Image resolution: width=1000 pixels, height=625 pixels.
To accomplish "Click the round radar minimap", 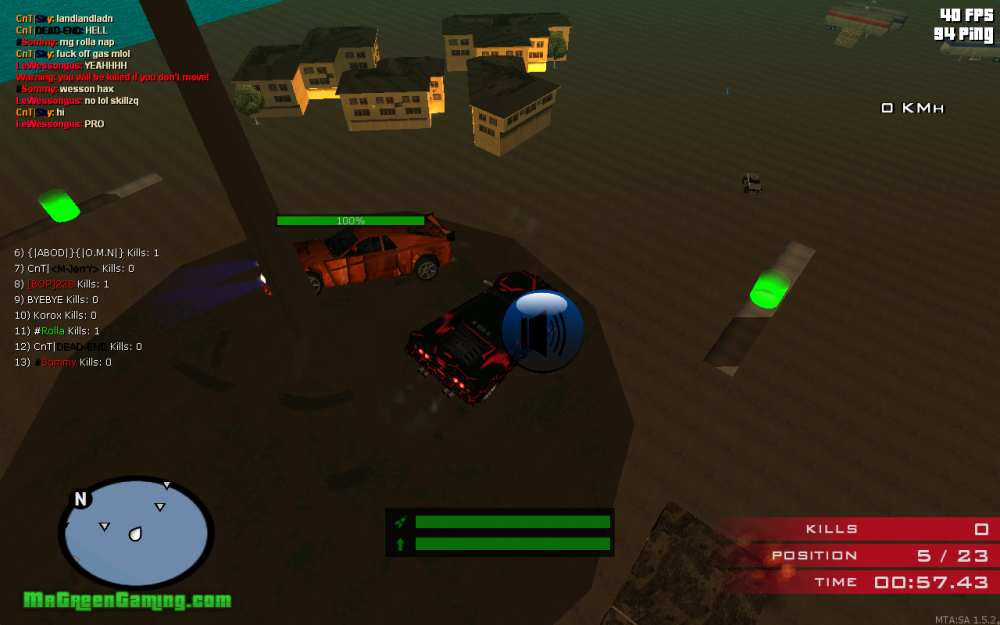I will [x=135, y=533].
